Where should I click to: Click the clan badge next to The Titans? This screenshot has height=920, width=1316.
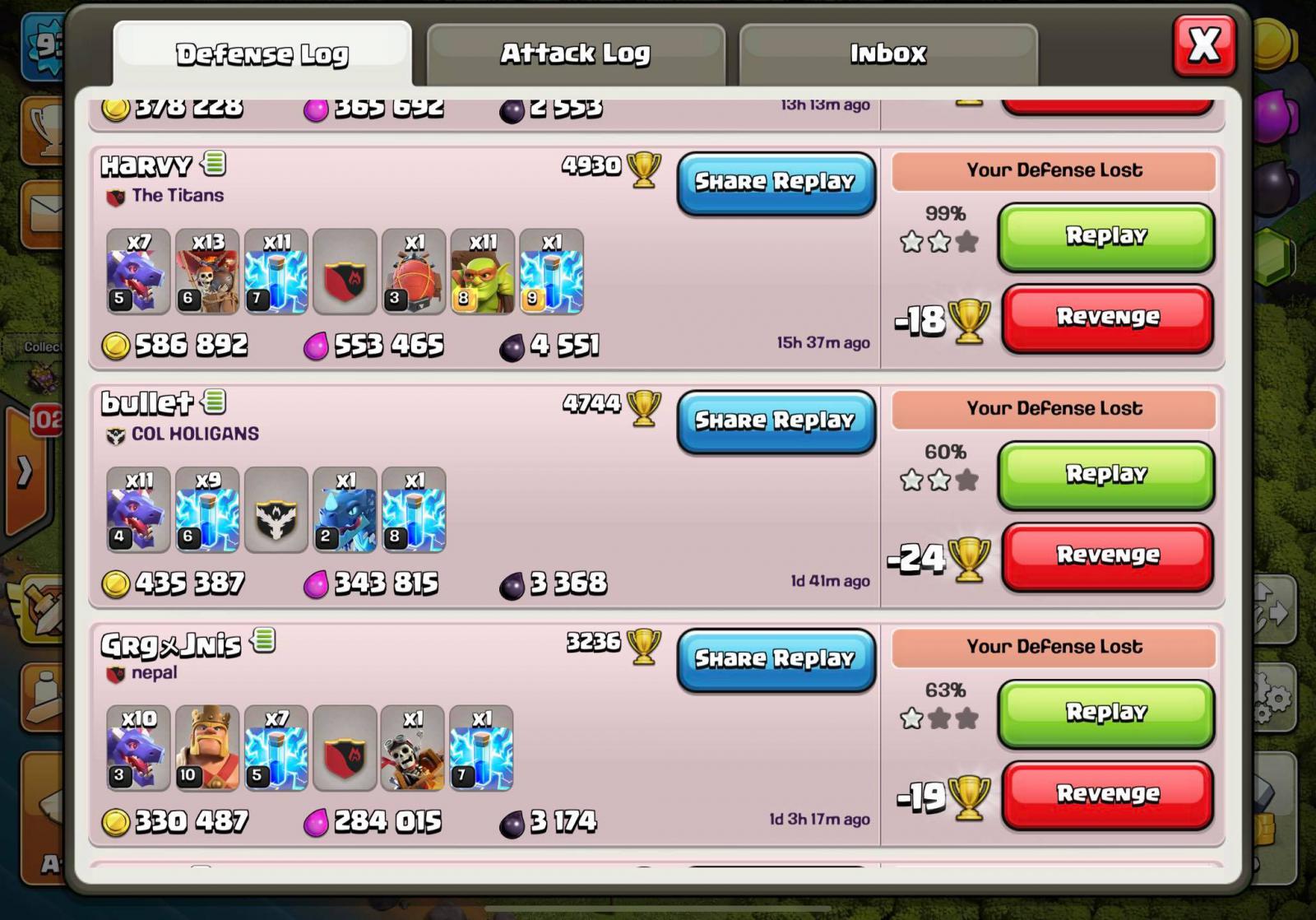[x=117, y=195]
